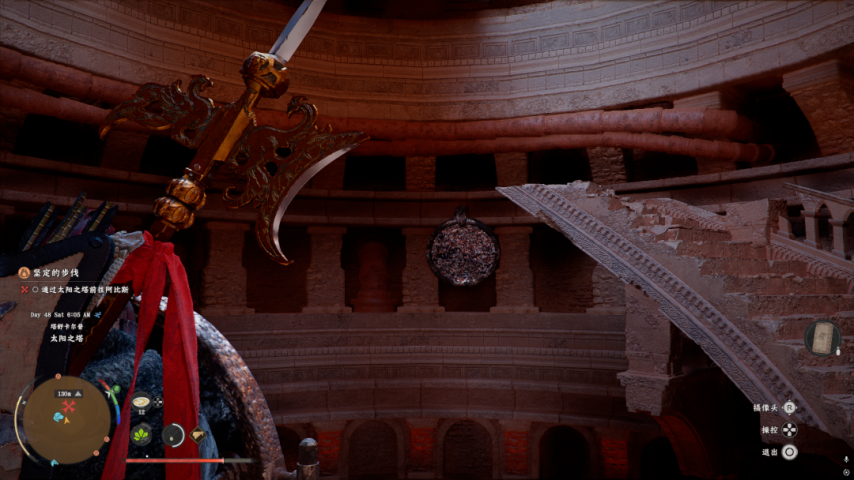Image resolution: width=854 pixels, height=480 pixels.
Task: Click the diamond-shaped tool icon
Action: (x=198, y=434)
